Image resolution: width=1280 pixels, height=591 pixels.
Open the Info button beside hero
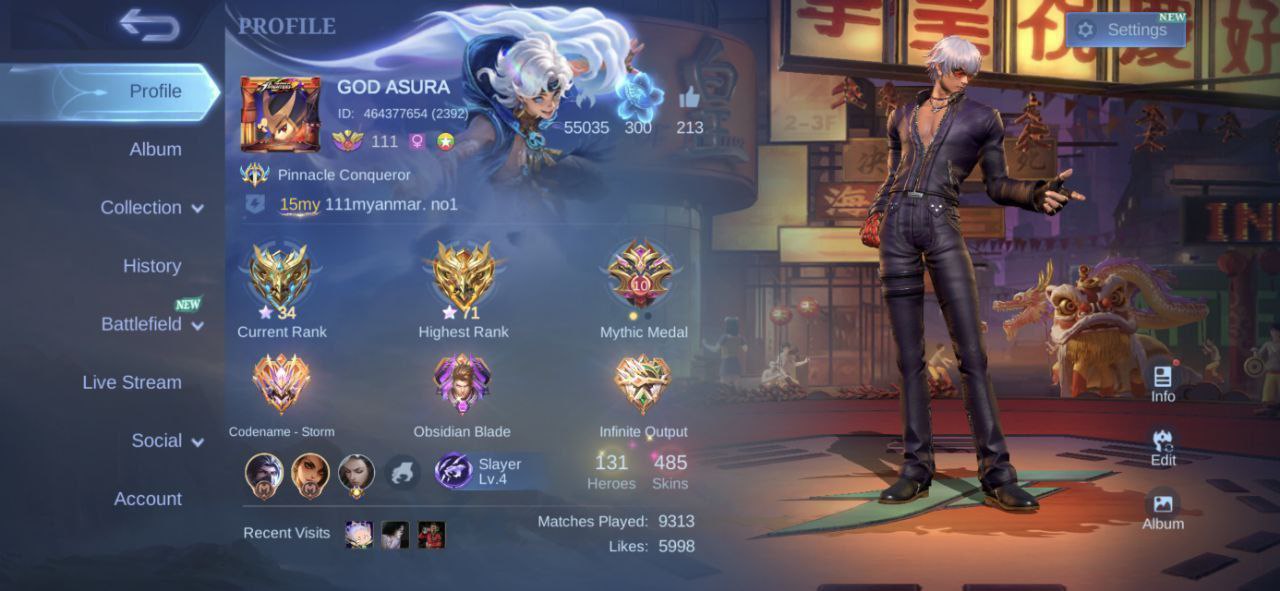click(x=1162, y=382)
